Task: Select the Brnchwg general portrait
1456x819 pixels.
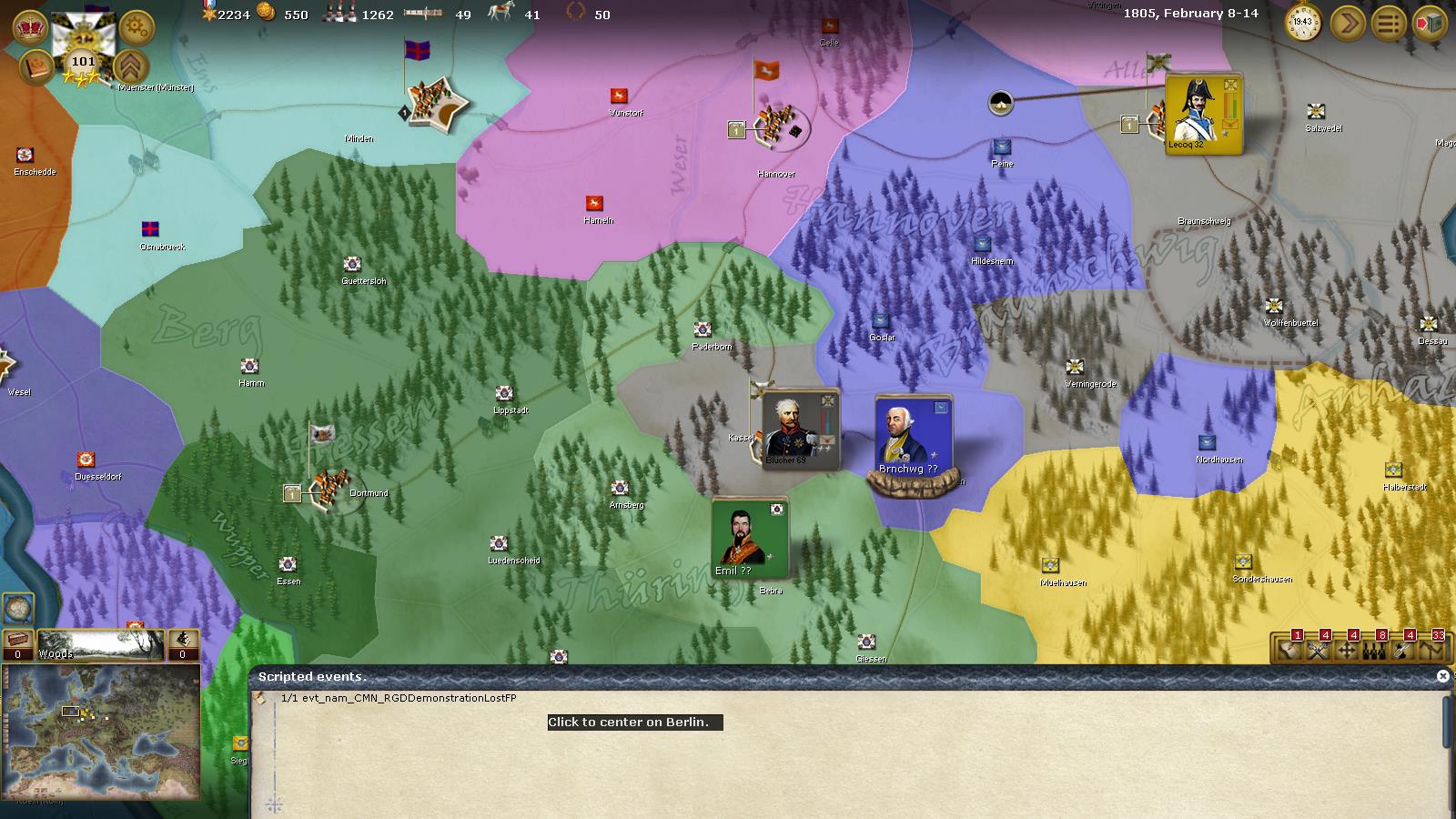Action: [913, 435]
